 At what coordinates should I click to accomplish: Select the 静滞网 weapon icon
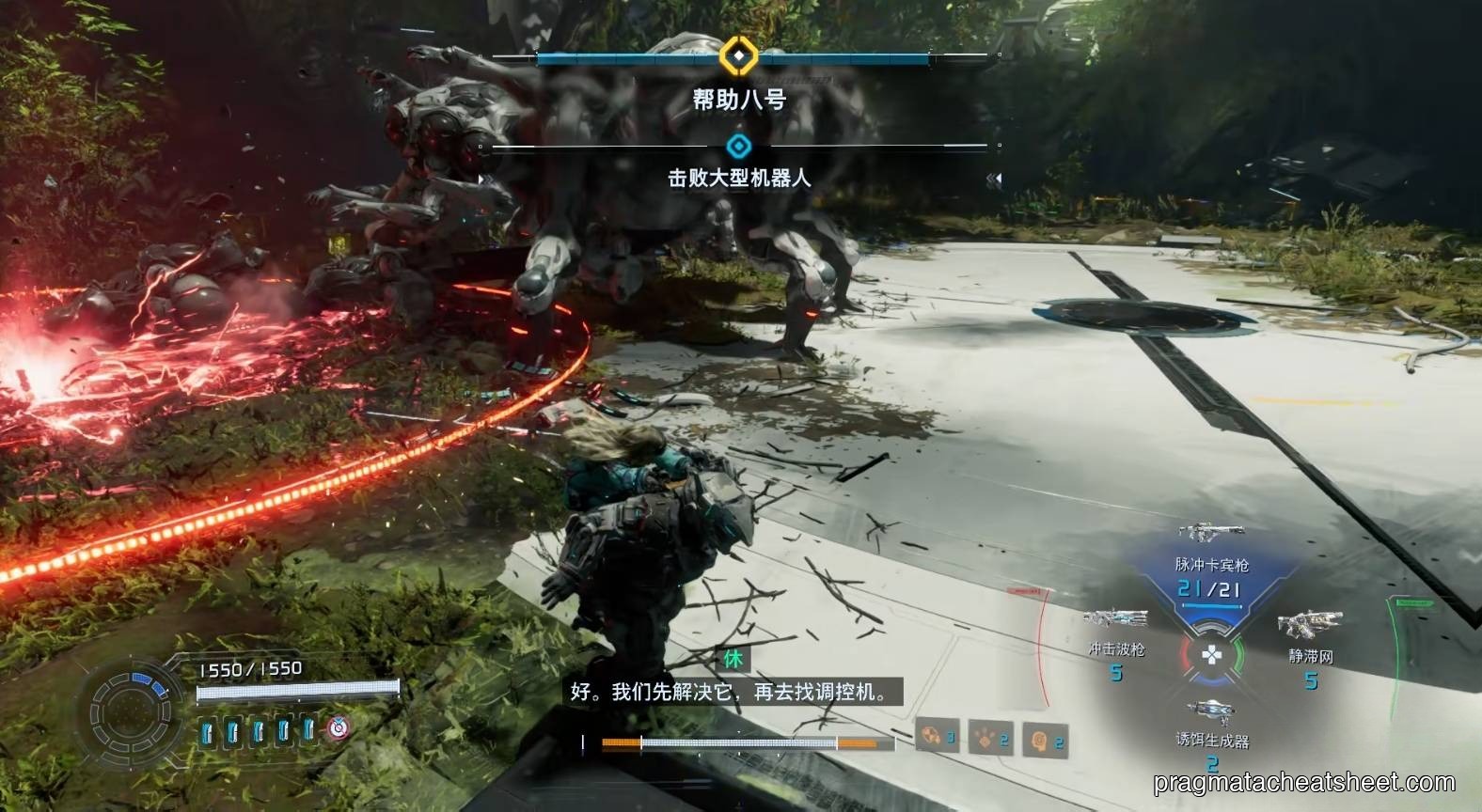click(1311, 622)
